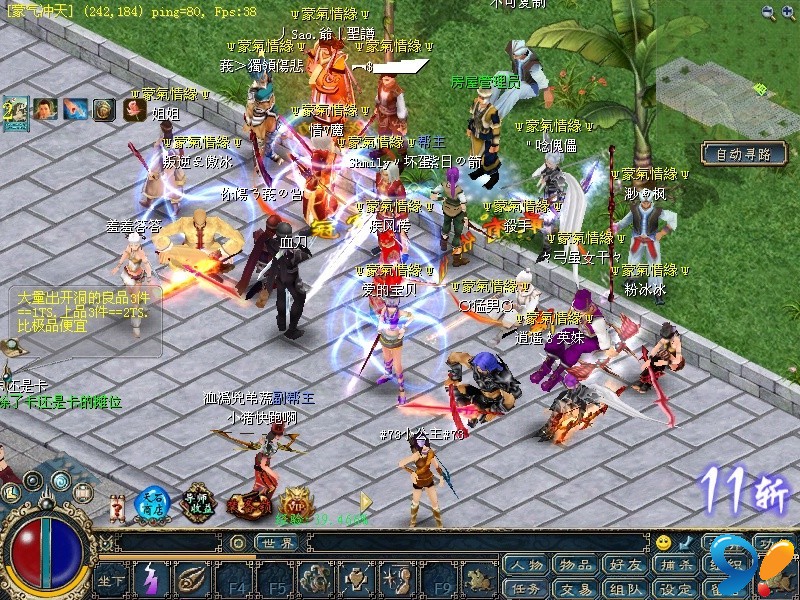Click the 坐下 sit-down hotbar button
The image size is (800, 600).
tap(111, 580)
